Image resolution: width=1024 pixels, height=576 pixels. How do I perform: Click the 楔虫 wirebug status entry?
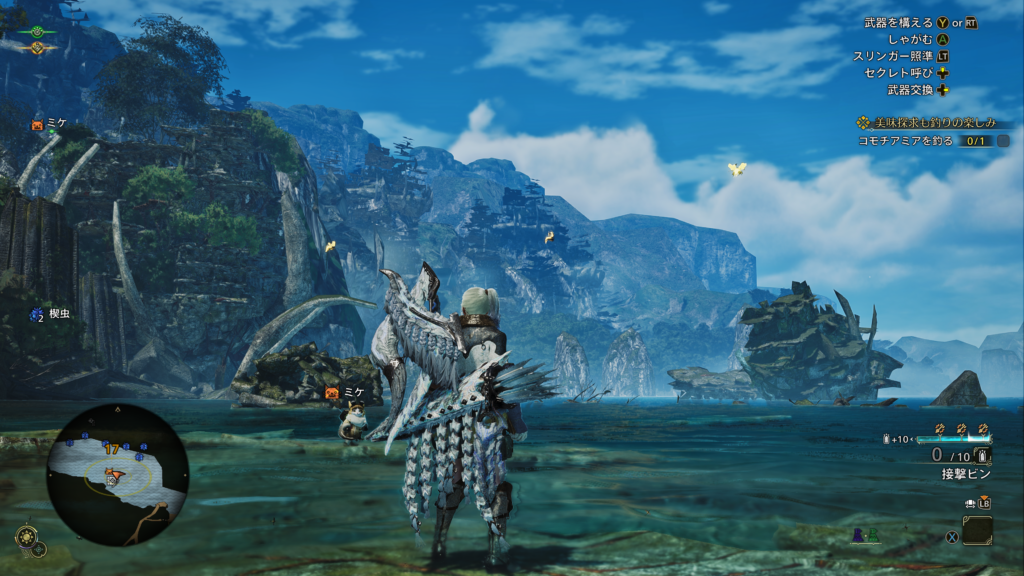(x=49, y=315)
